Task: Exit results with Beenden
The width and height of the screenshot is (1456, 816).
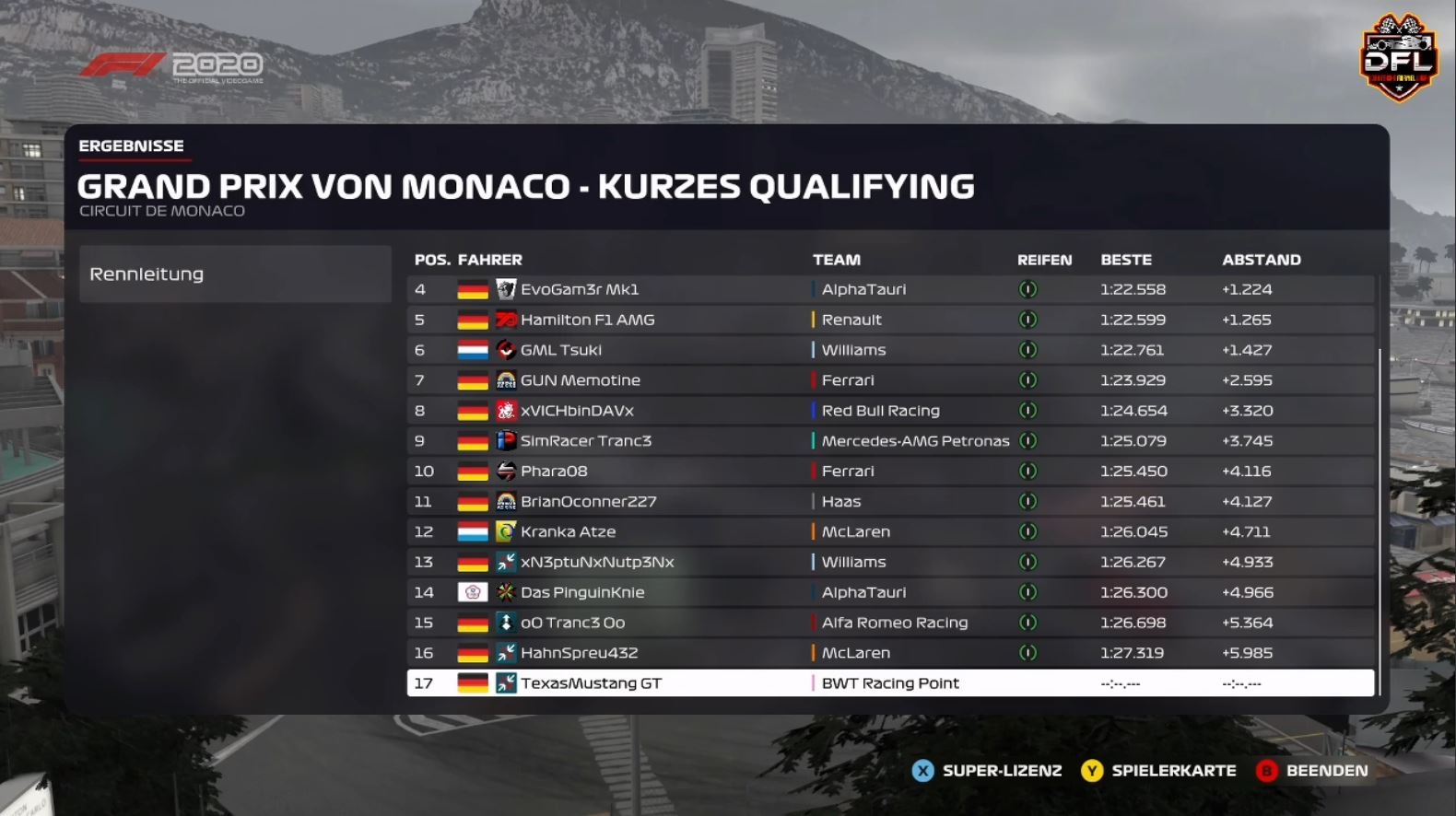Action: click(1312, 771)
